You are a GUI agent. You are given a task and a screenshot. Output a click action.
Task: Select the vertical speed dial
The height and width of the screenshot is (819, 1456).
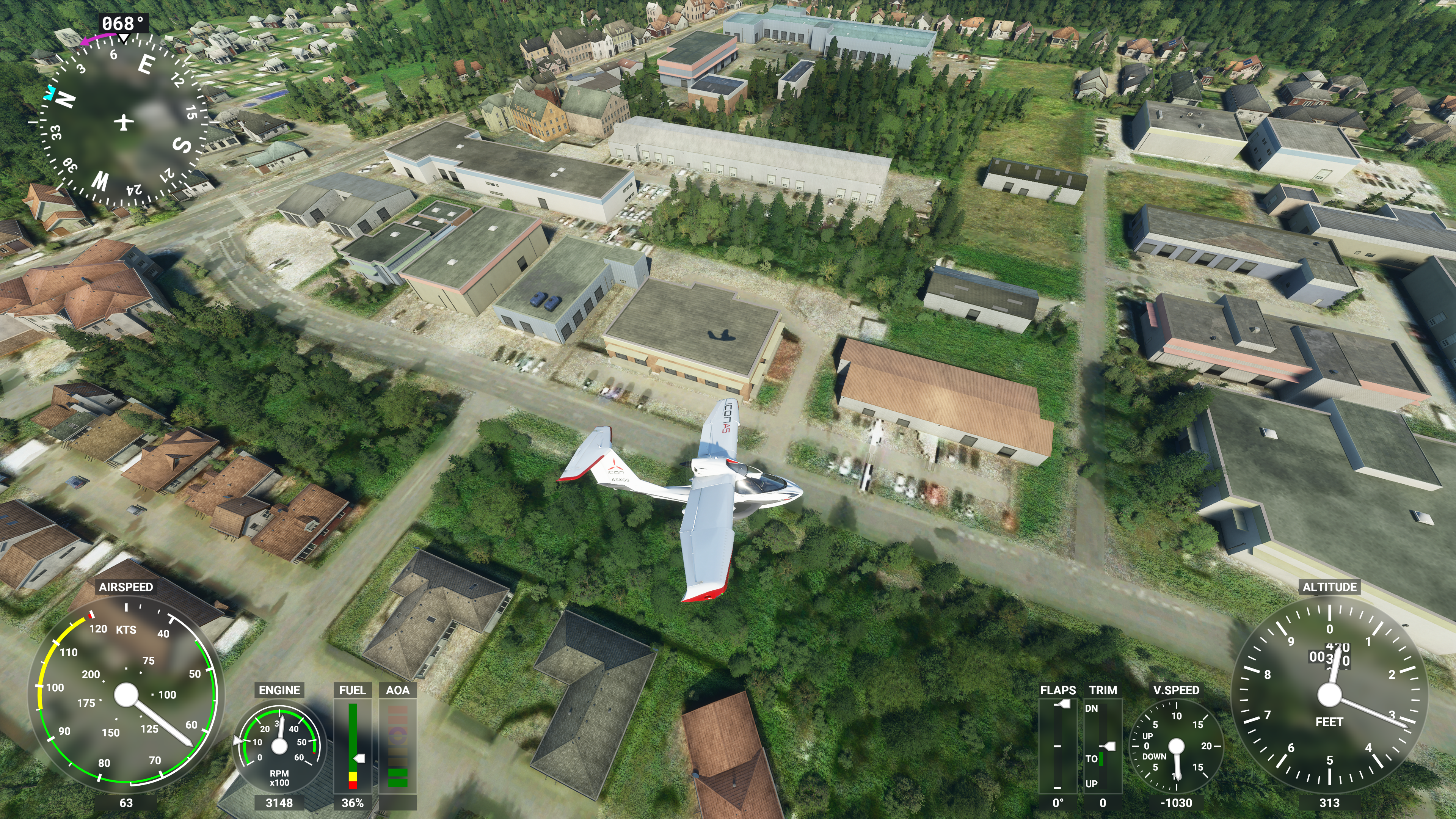tap(1176, 745)
